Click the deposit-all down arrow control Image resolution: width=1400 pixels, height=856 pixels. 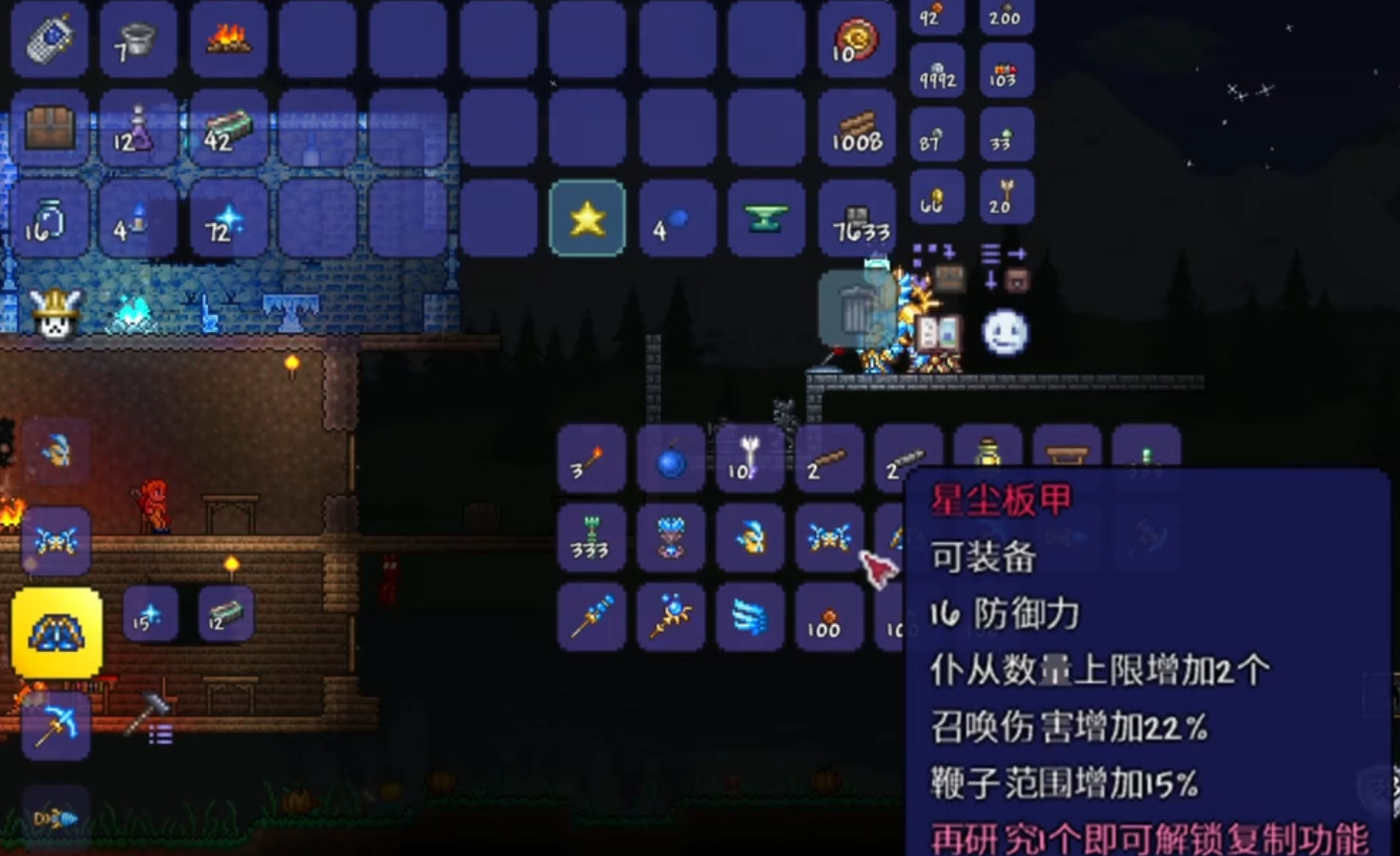[x=990, y=280]
